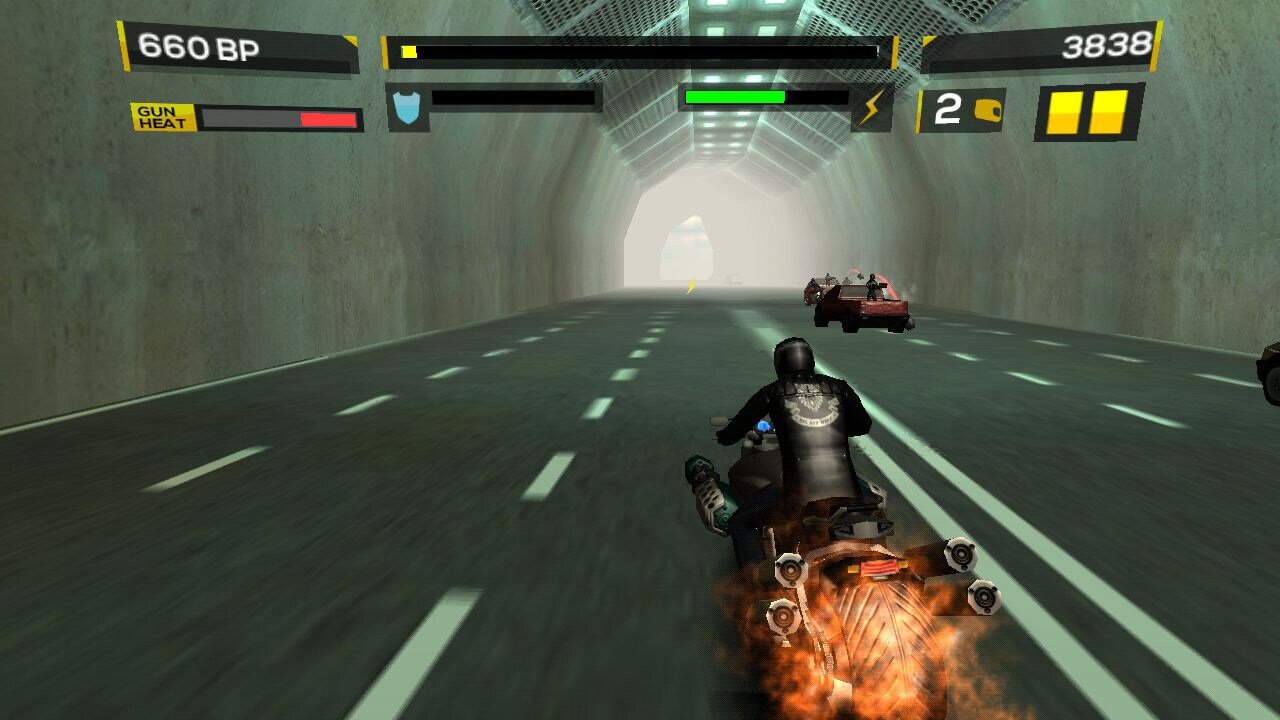Activate the lightning bolt boost icon
The image size is (1280, 720).
click(x=873, y=107)
